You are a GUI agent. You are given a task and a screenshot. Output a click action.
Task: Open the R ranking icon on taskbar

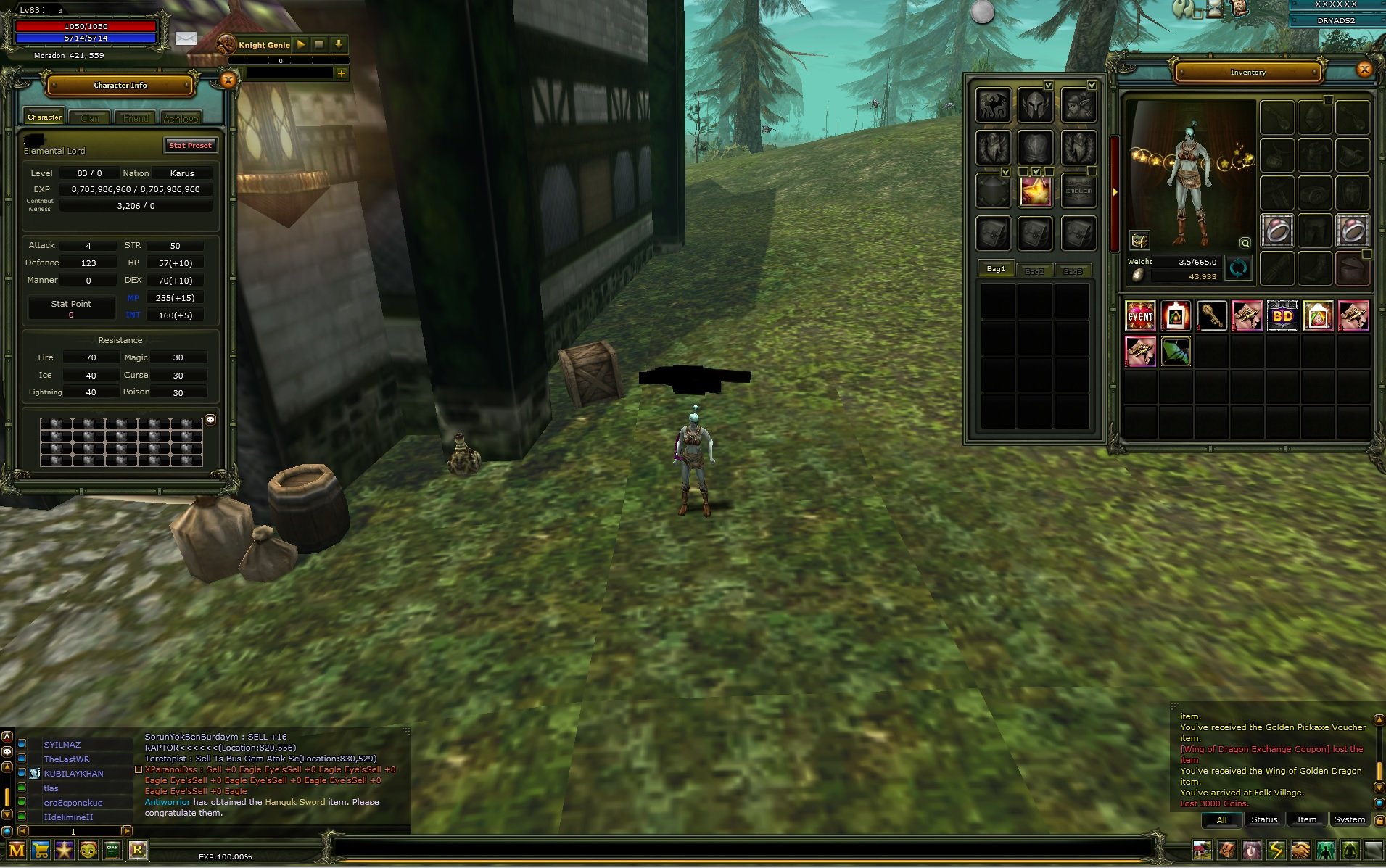click(138, 850)
